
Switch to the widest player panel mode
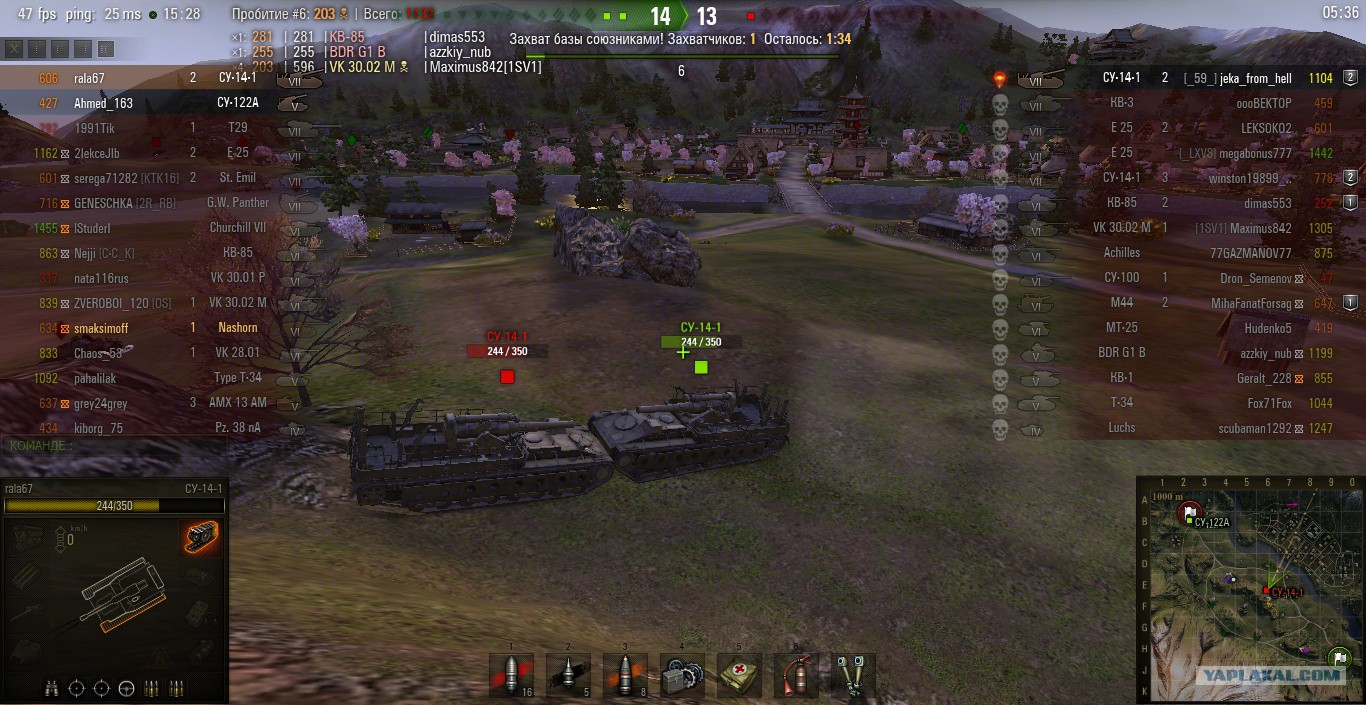pos(105,49)
